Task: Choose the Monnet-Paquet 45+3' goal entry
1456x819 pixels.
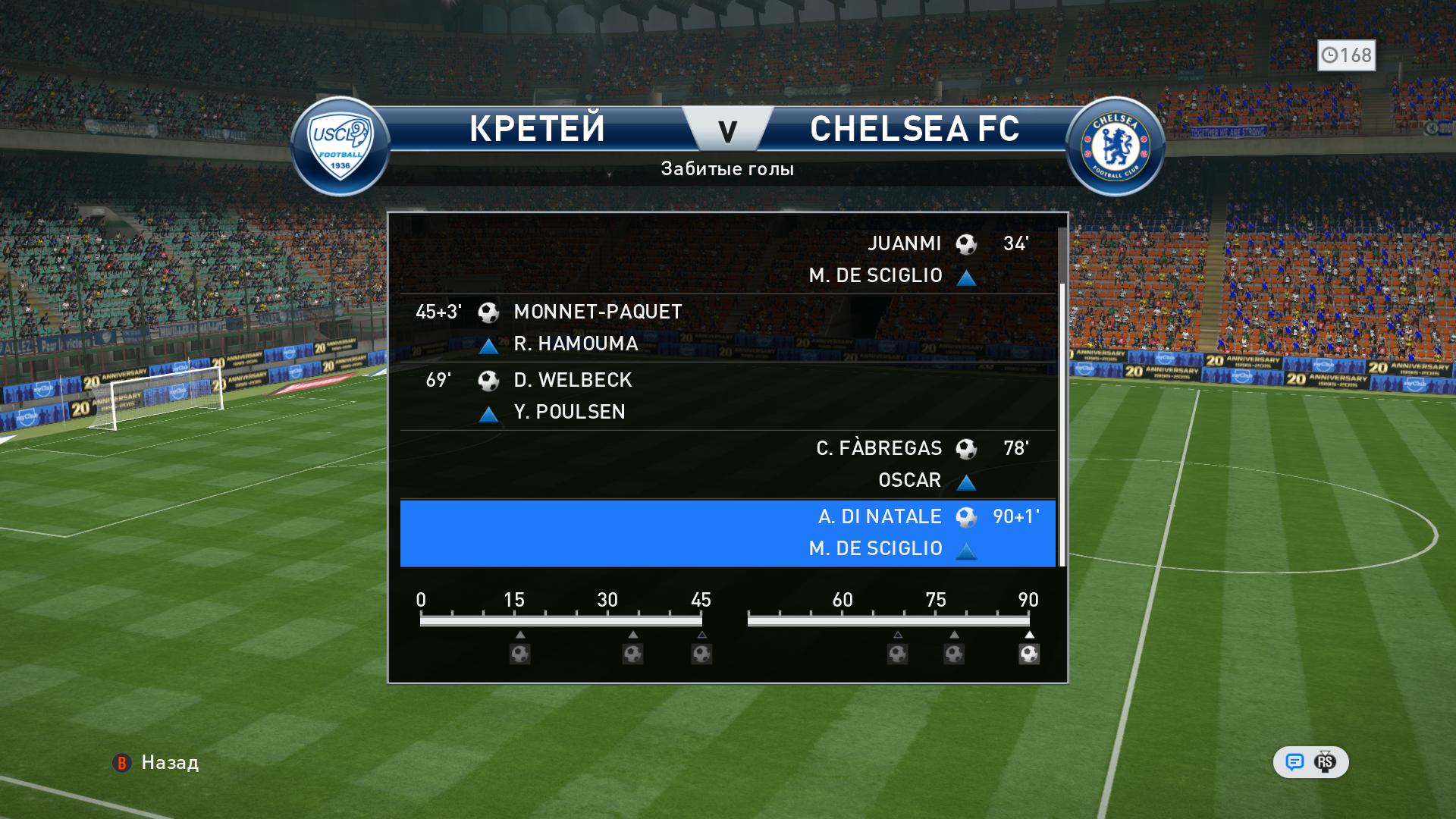Action: point(726,328)
